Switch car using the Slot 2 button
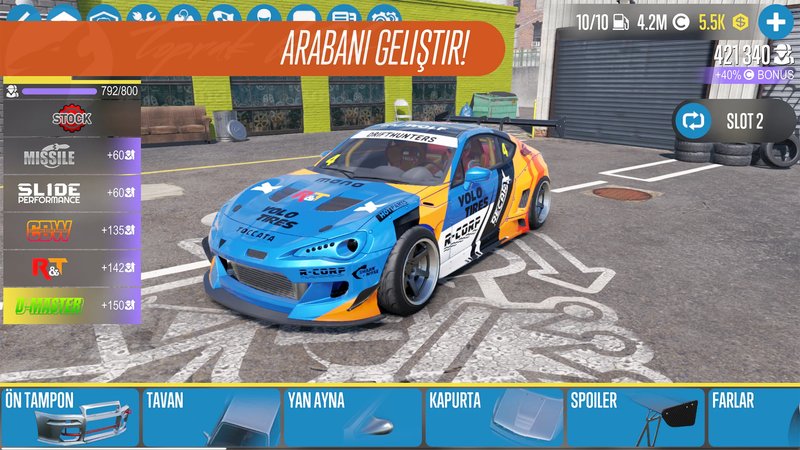 pos(724,122)
